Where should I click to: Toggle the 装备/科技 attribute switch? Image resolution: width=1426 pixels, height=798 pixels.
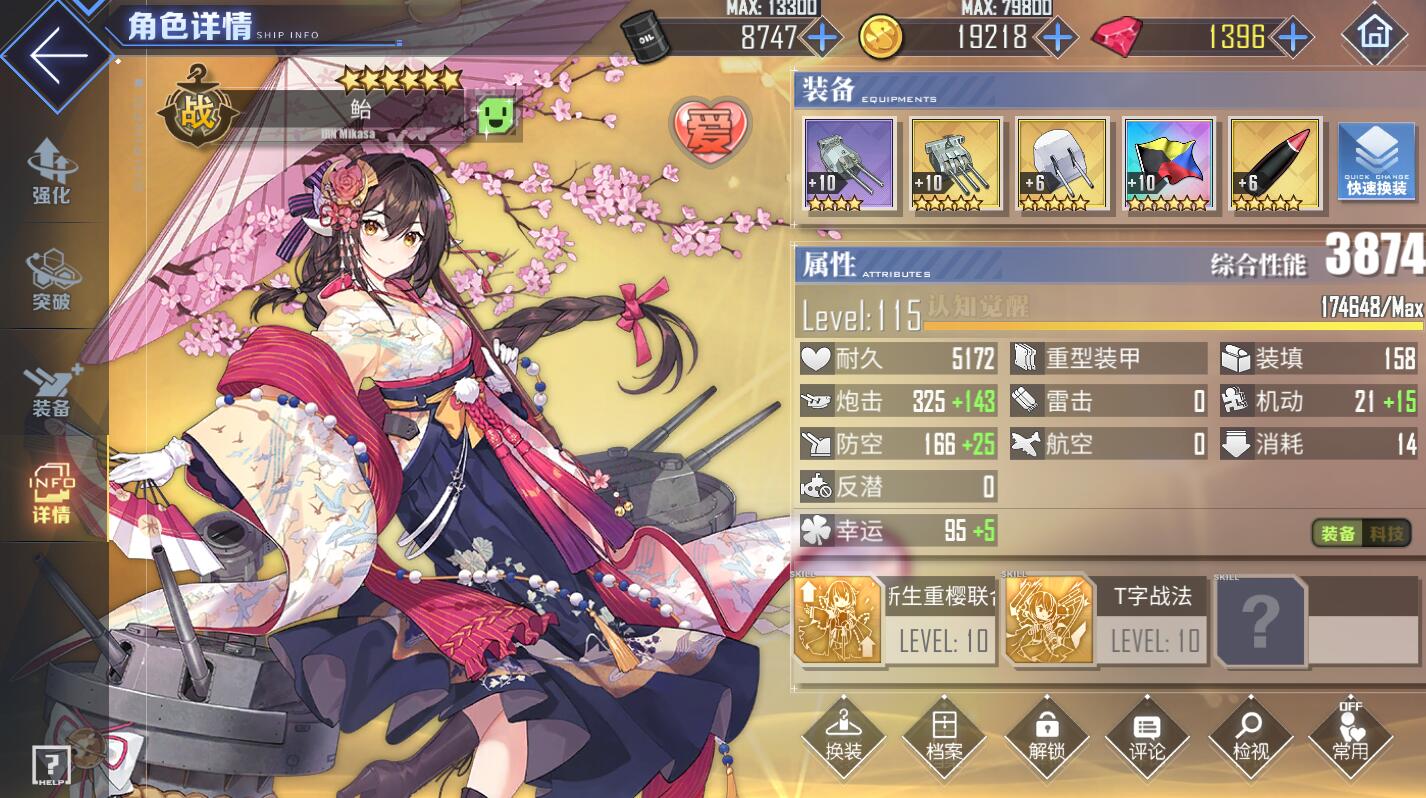(1362, 533)
